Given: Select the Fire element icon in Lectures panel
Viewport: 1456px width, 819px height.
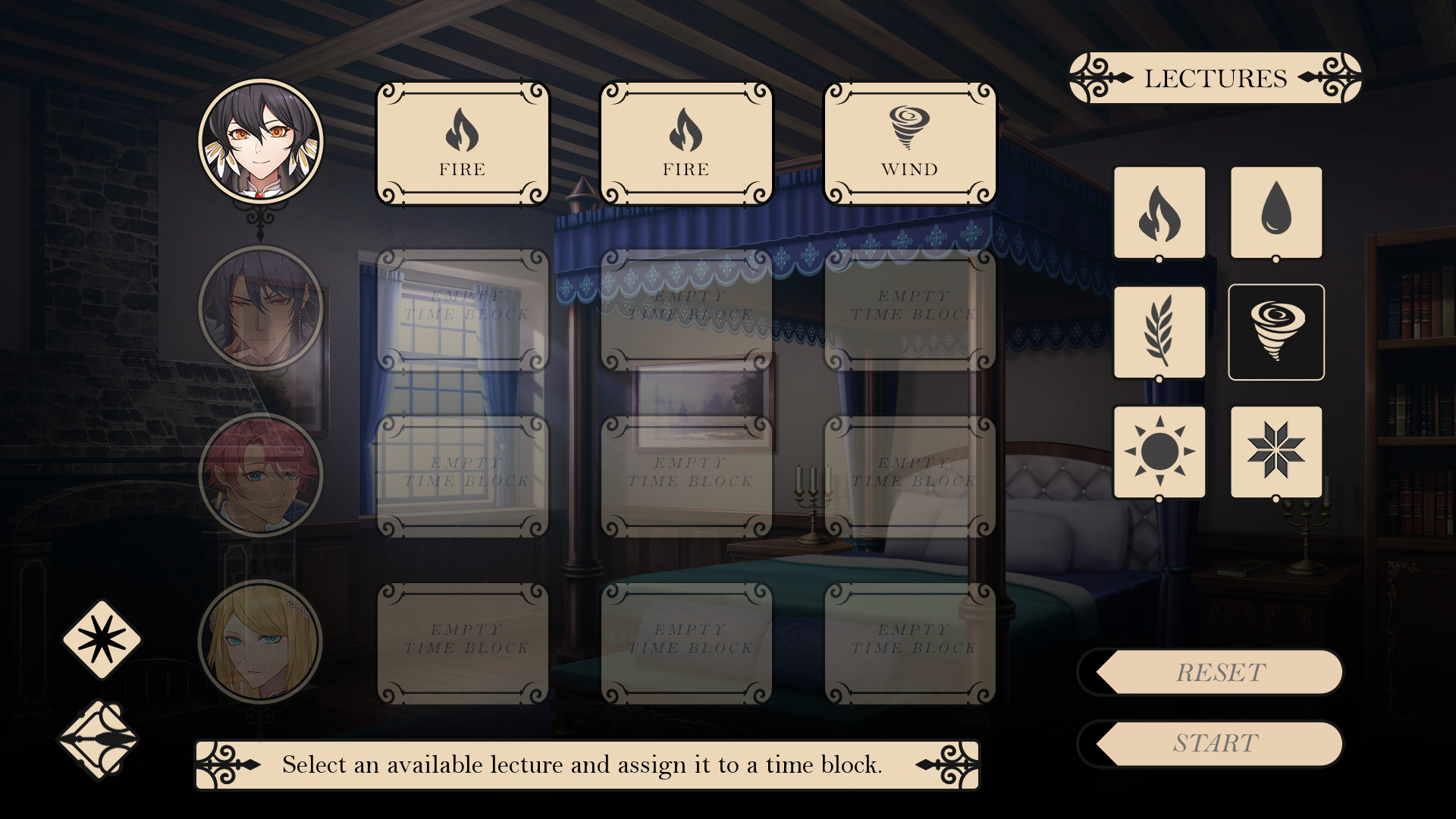Looking at the screenshot, I should pyautogui.click(x=1159, y=214).
